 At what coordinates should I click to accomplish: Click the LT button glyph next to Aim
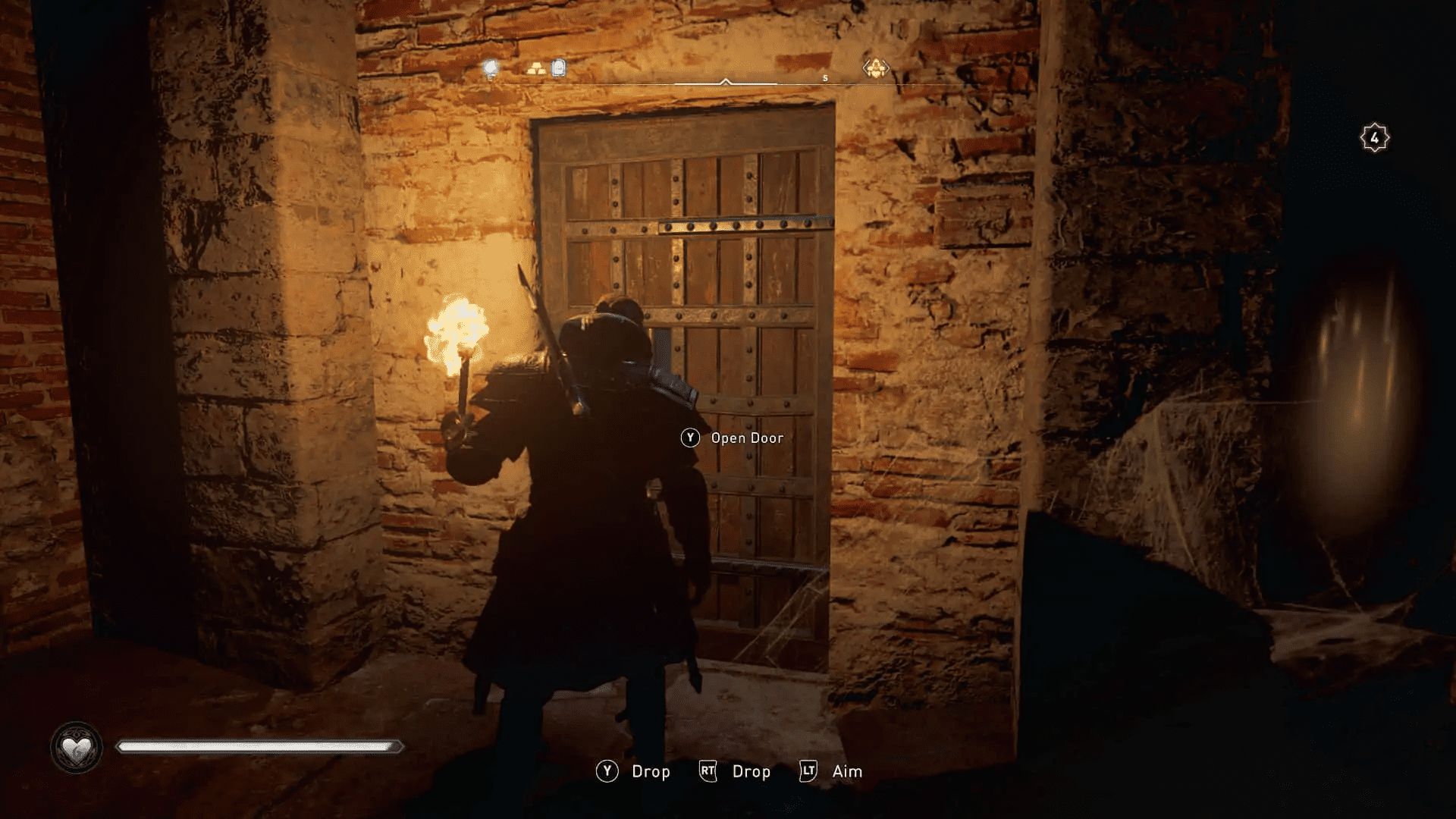(807, 771)
